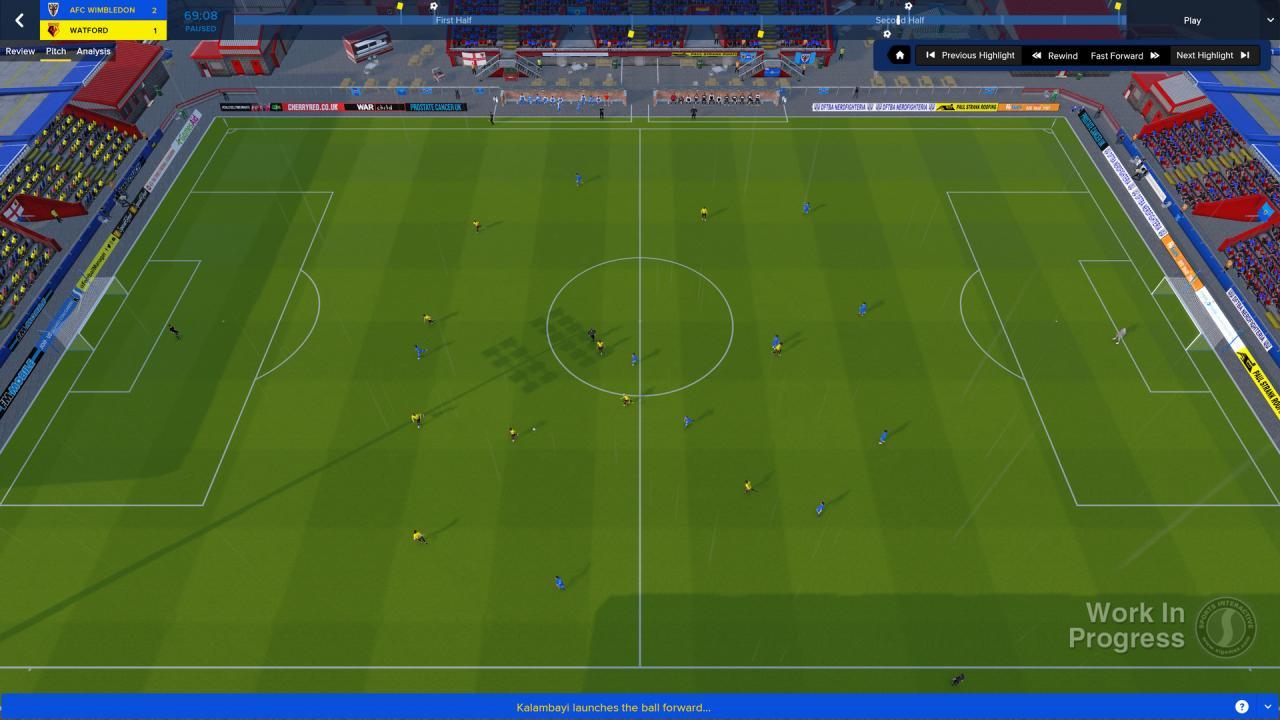Switch to the Review tab
The width and height of the screenshot is (1280, 720).
[19, 51]
